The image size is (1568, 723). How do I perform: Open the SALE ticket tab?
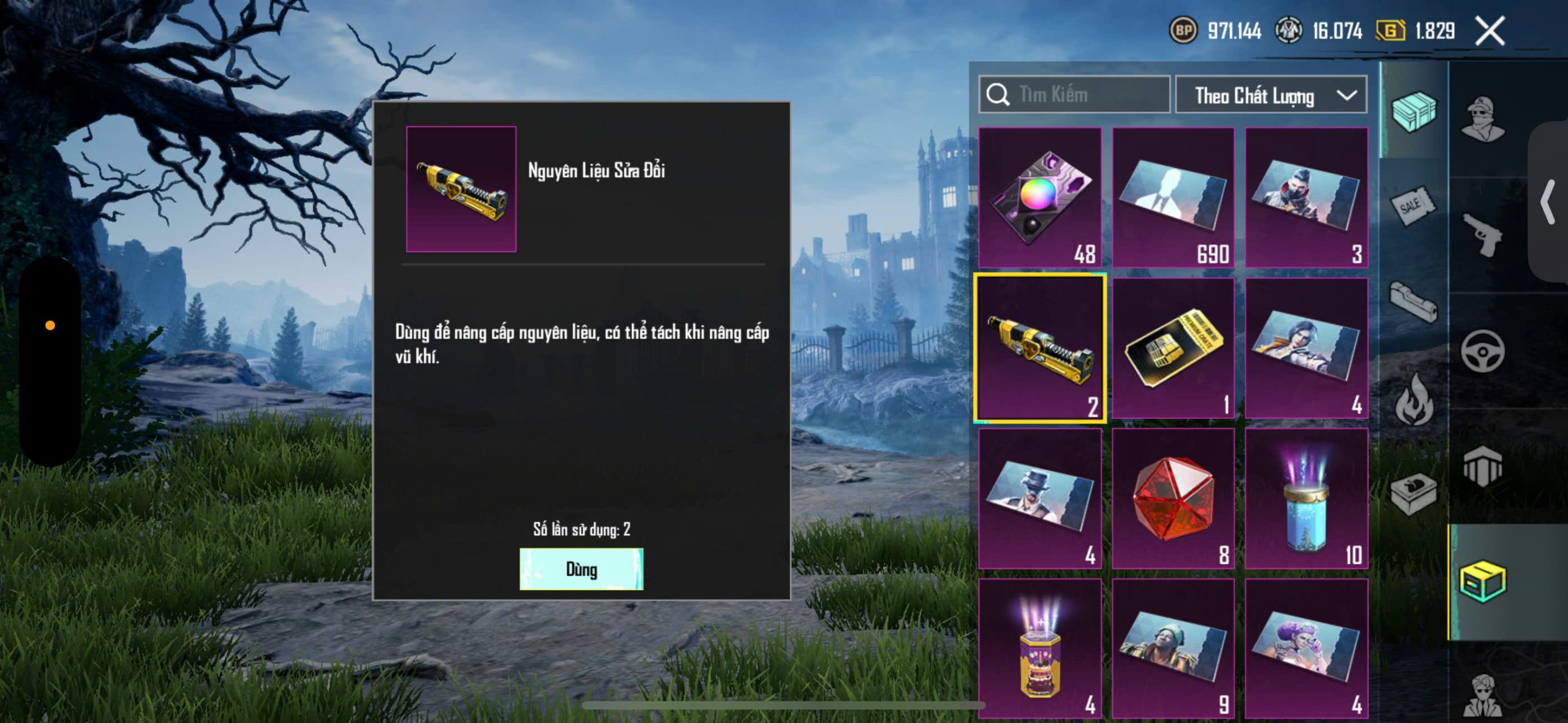coord(1412,206)
